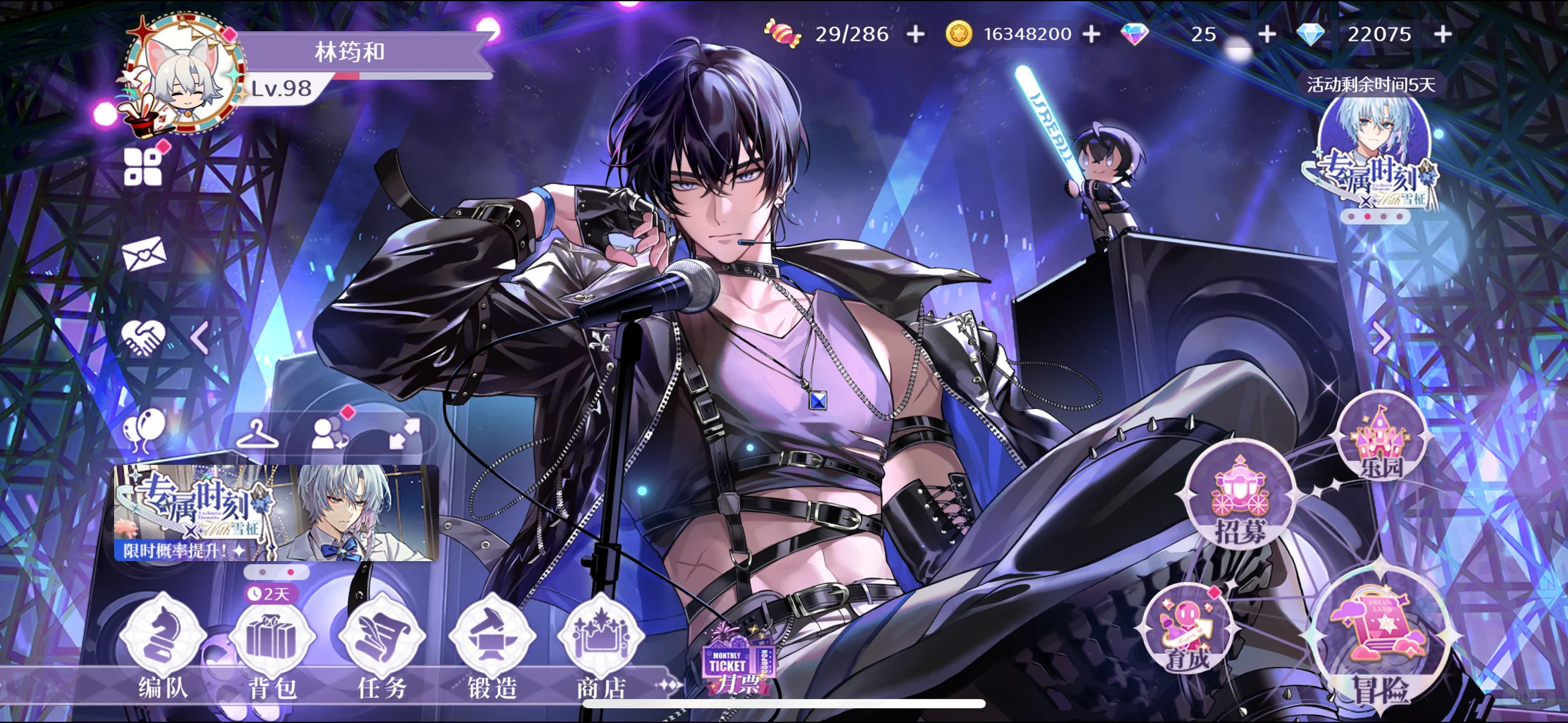Open the 任务 quests menu
This screenshot has height=723, width=1568.
(x=382, y=644)
